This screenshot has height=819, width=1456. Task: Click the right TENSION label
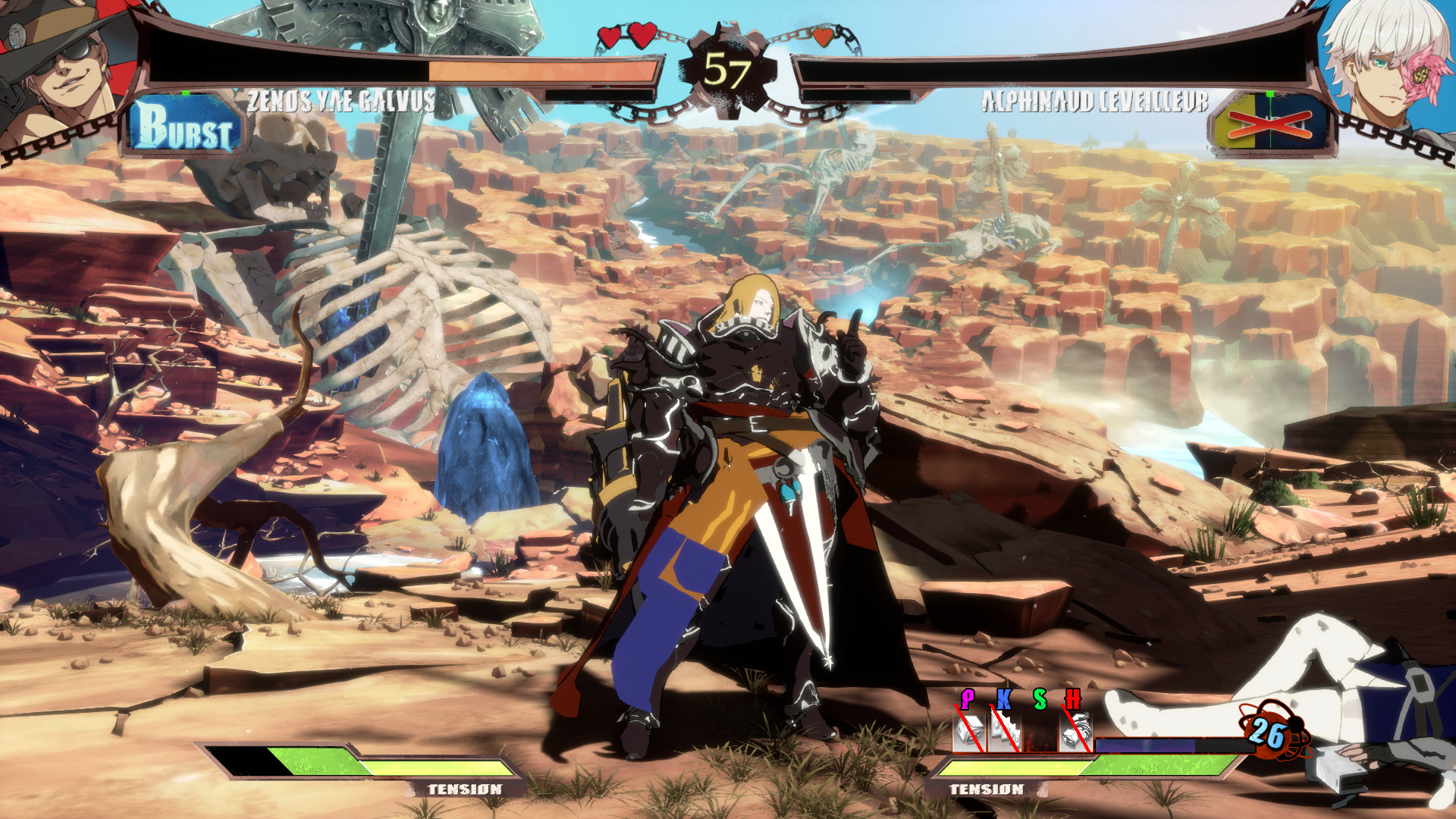click(x=988, y=789)
